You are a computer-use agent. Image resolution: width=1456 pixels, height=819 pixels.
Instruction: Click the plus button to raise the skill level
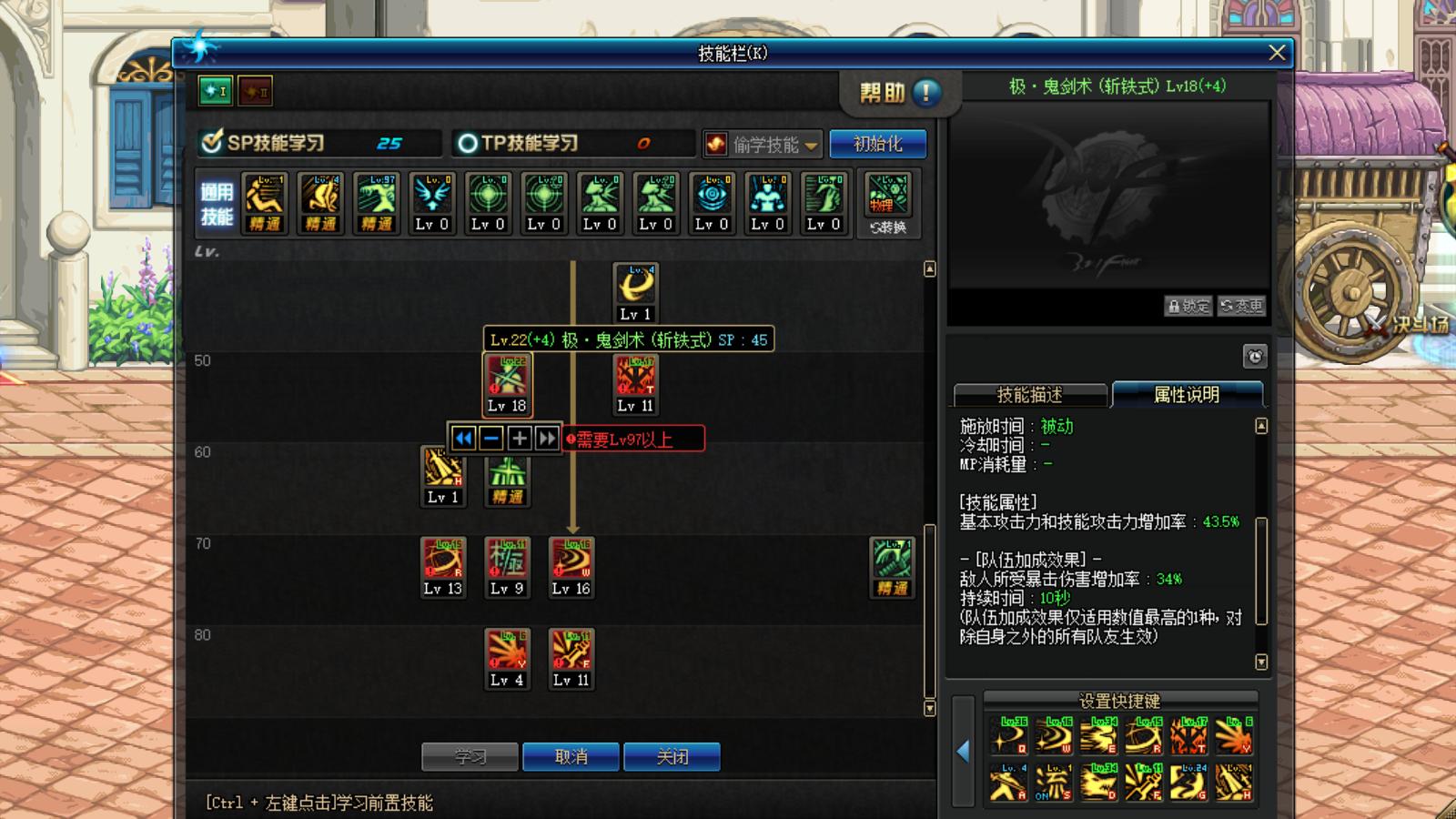(519, 438)
